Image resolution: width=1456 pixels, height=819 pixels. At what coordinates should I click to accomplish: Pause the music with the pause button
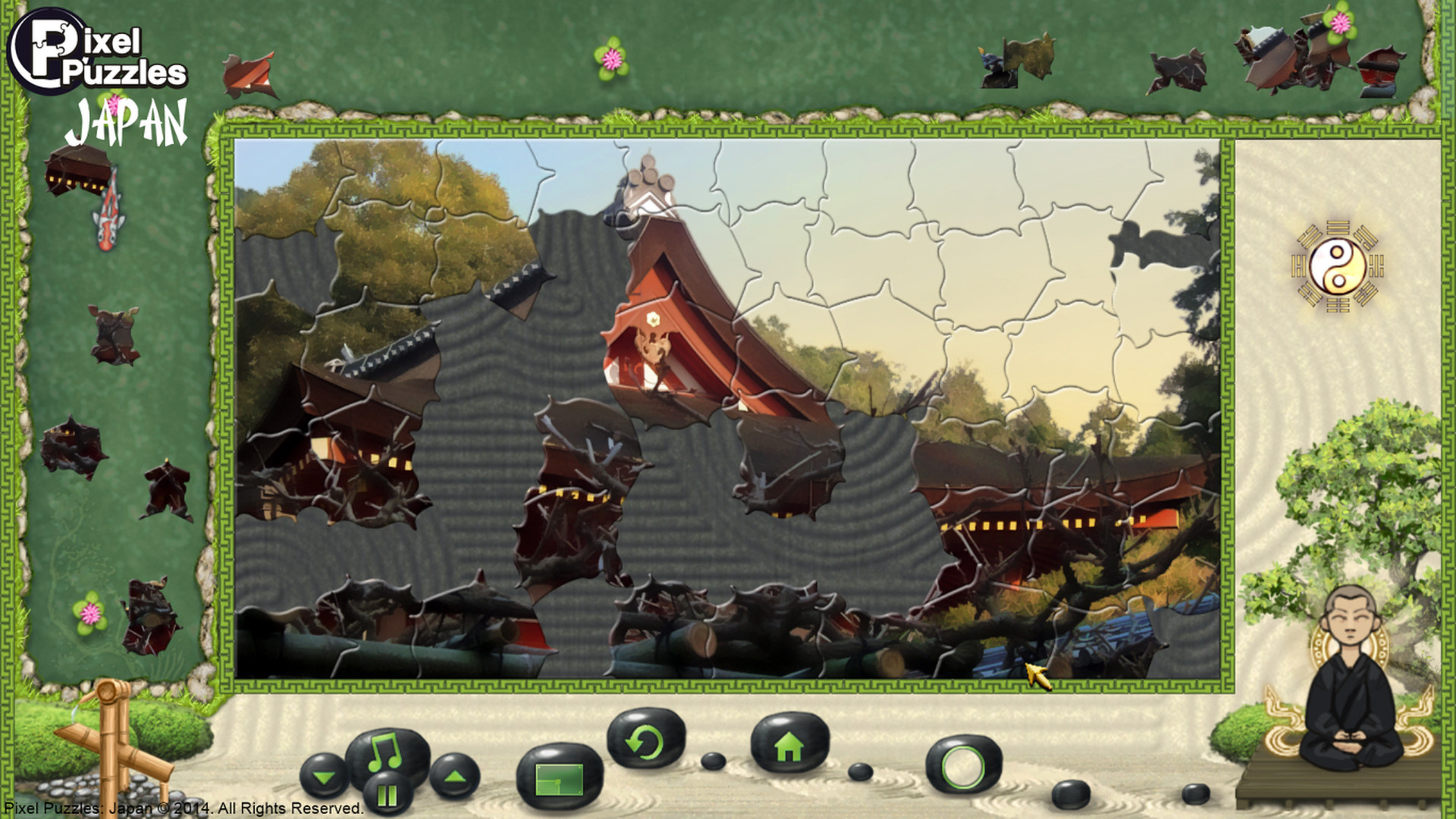tap(387, 792)
